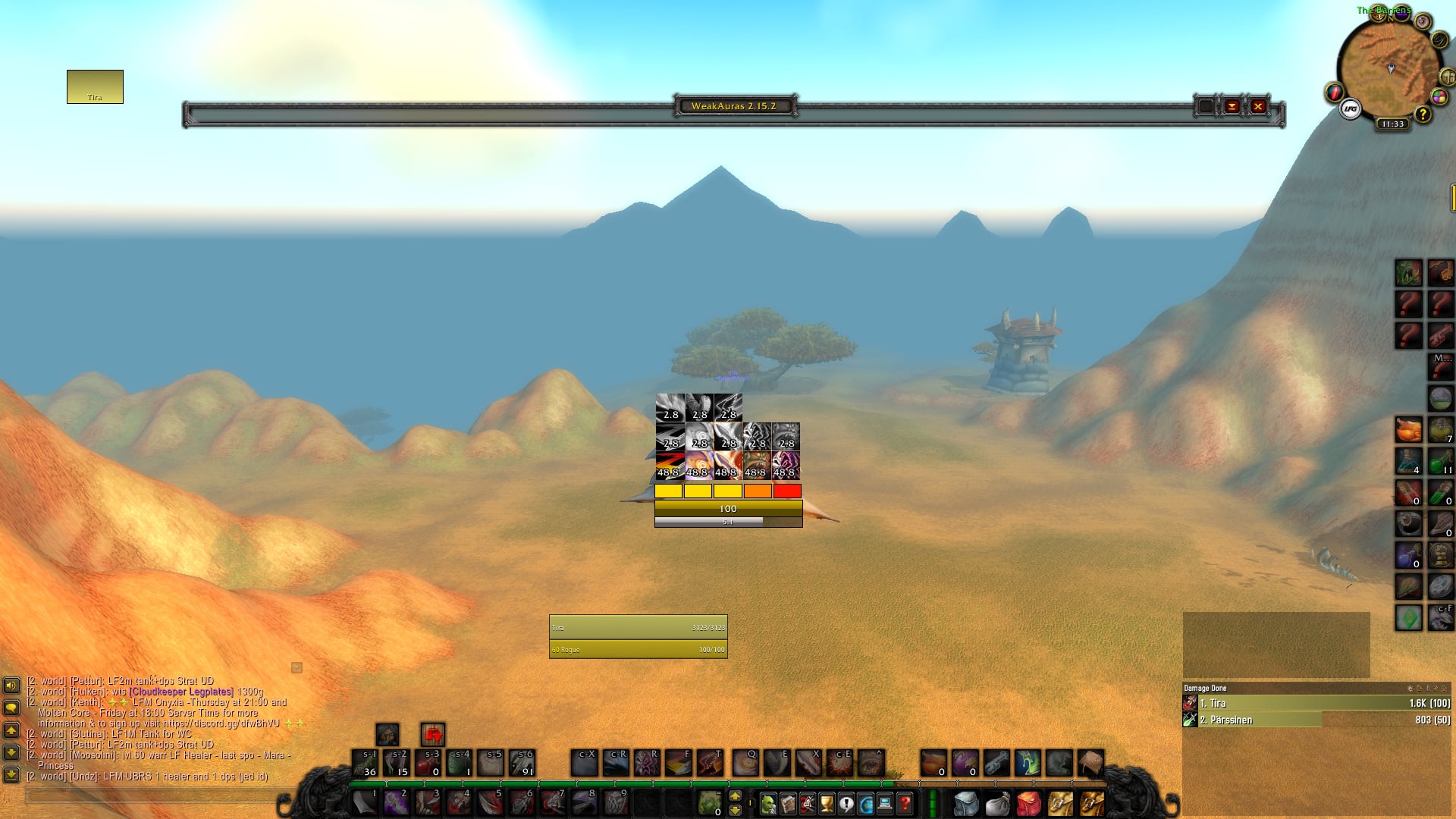The height and width of the screenshot is (819, 1456).
Task: Use the green potion with 11 stacks
Action: click(1440, 460)
